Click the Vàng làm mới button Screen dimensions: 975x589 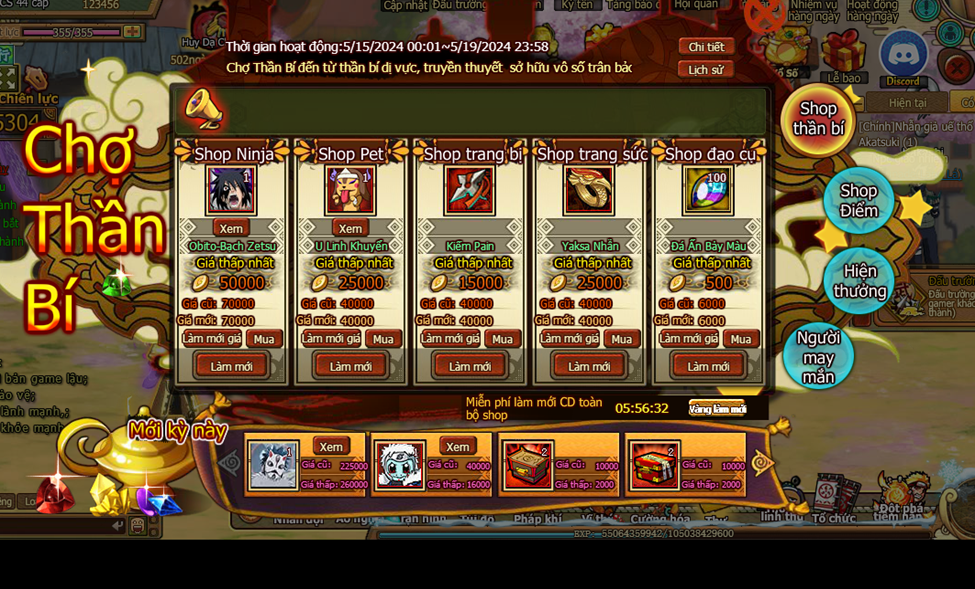[x=717, y=409]
